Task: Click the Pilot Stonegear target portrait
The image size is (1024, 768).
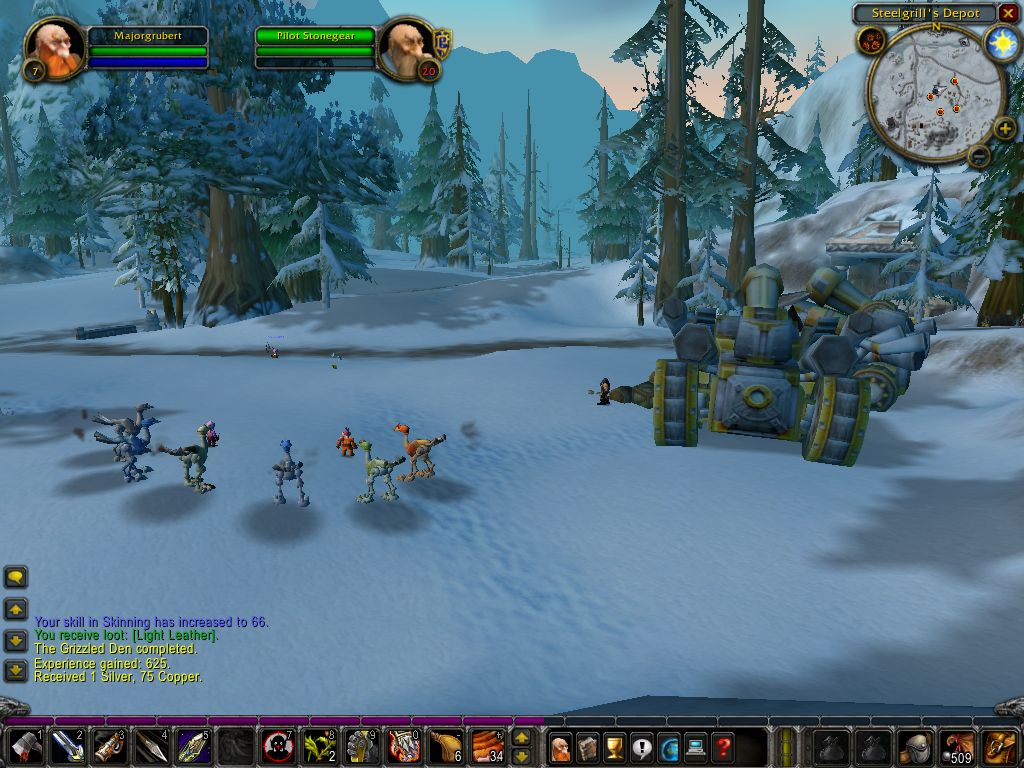Action: 406,47
